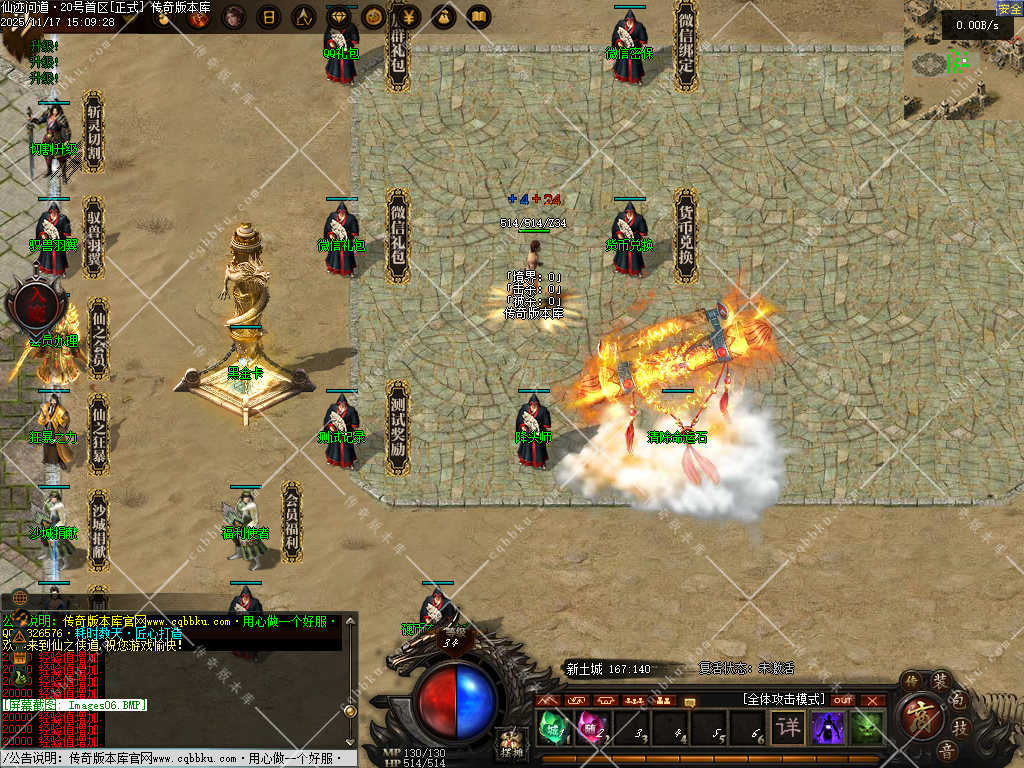The width and height of the screenshot is (1024, 768).
Task: Click the OUT button on the bottom bar
Action: (843, 700)
